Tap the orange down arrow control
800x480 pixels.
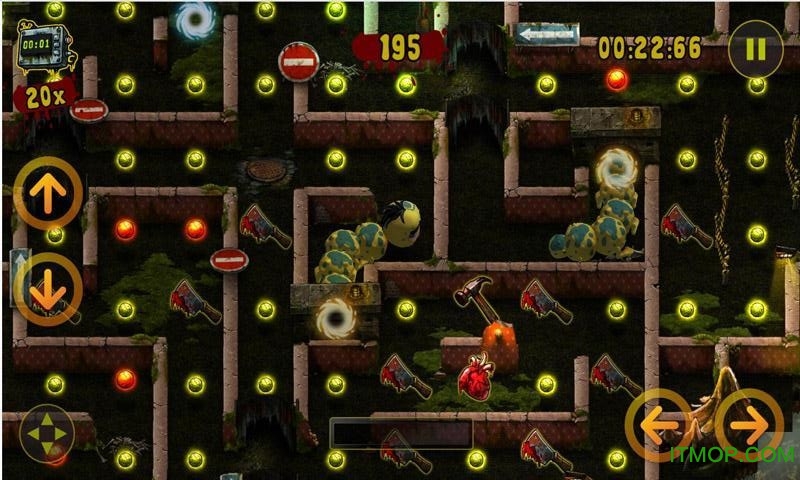pyautogui.click(x=47, y=287)
